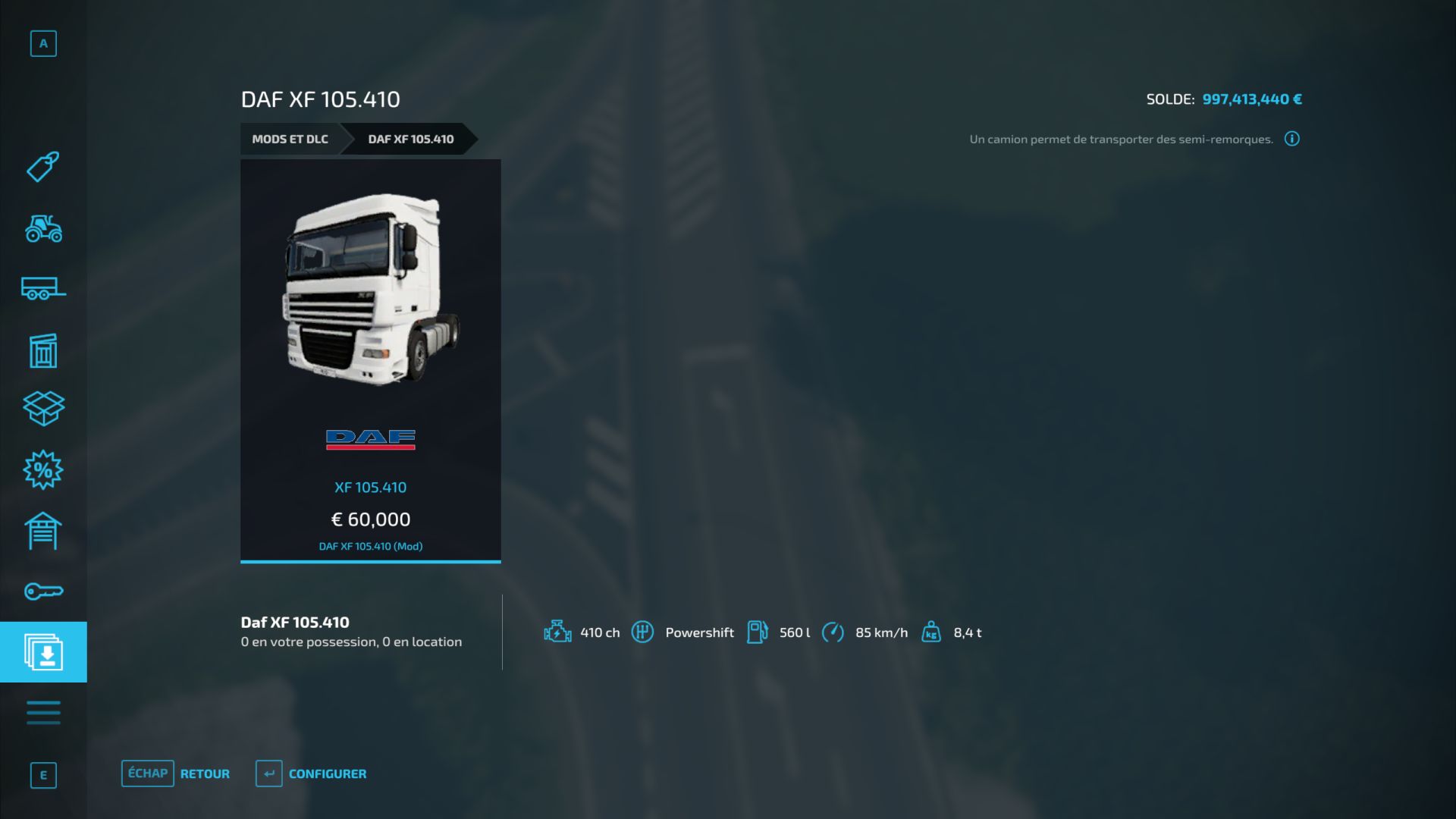The height and width of the screenshot is (819, 1456).
Task: Open the package objects category icon
Action: [43, 409]
